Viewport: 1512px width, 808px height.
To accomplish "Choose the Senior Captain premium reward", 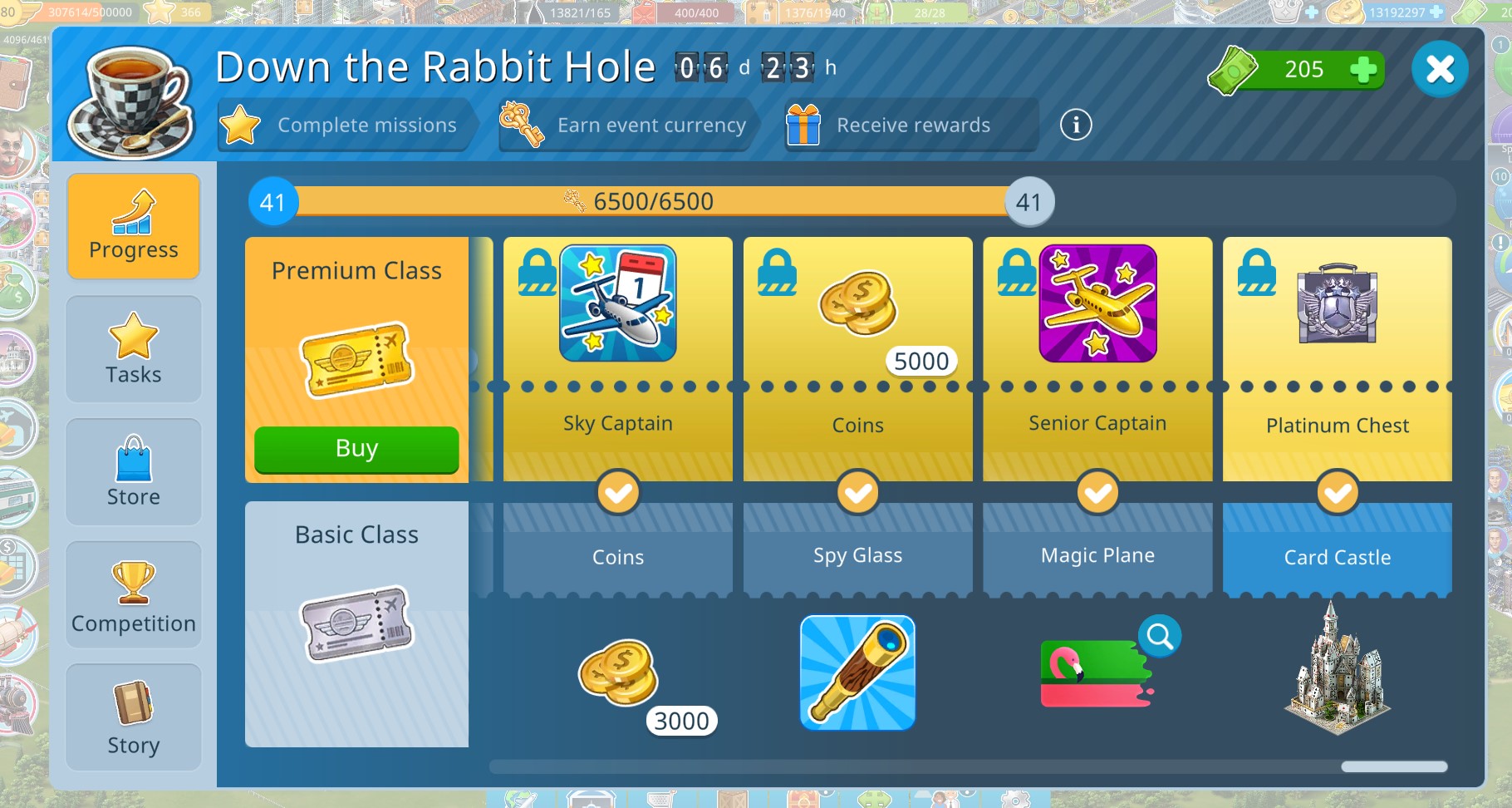I will click(1097, 304).
